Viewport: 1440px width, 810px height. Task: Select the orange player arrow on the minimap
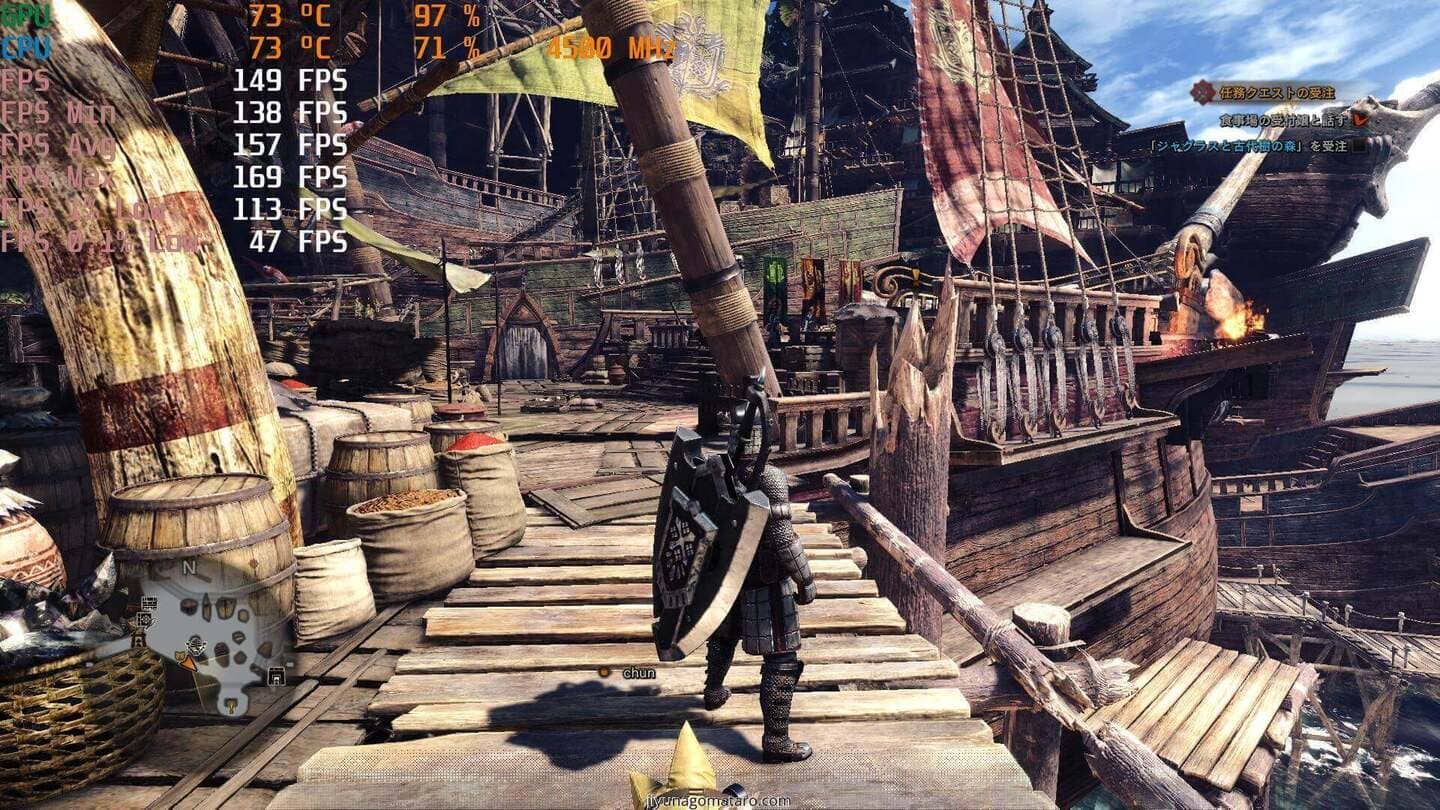click(188, 662)
